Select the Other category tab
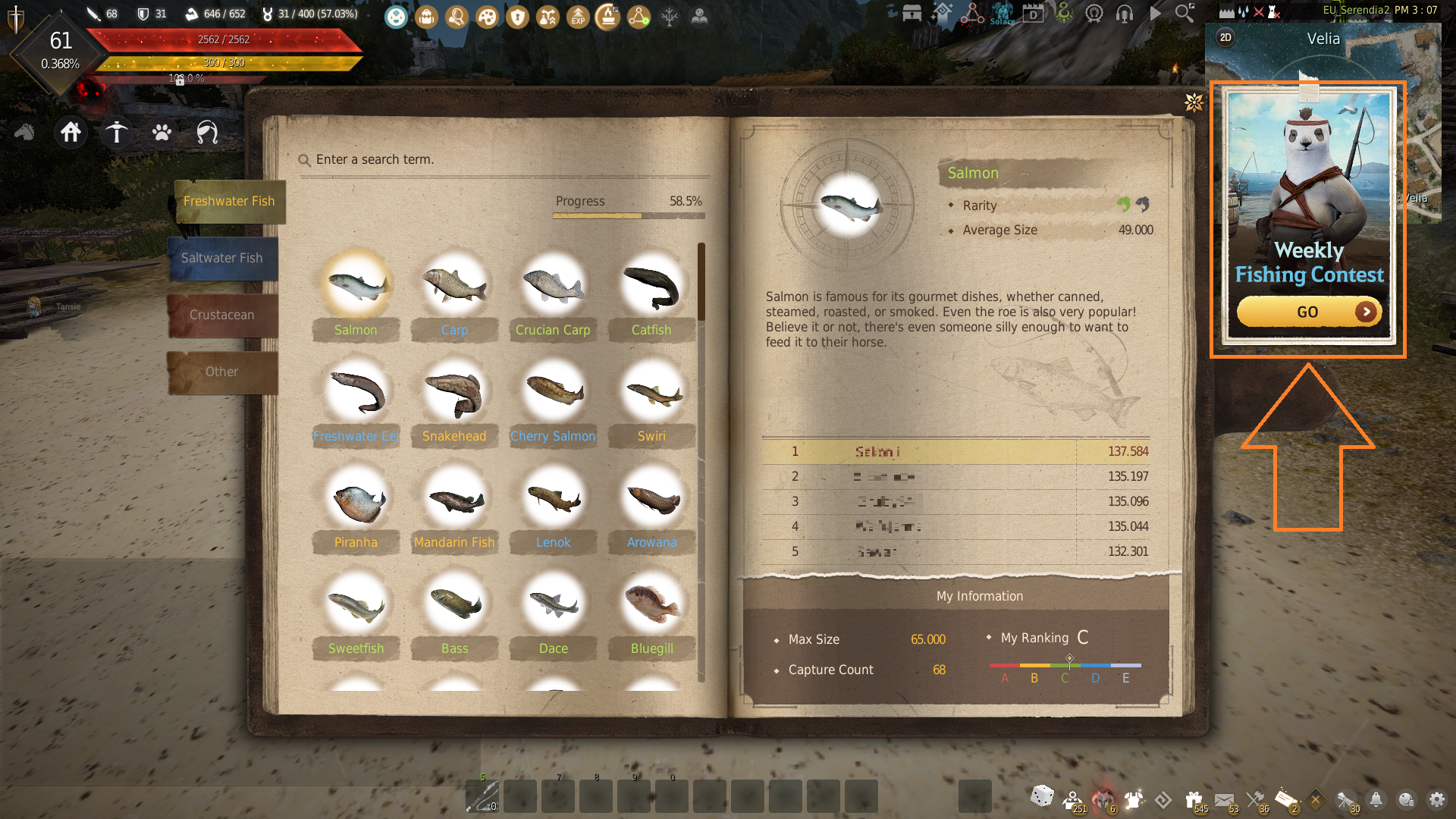 [222, 372]
